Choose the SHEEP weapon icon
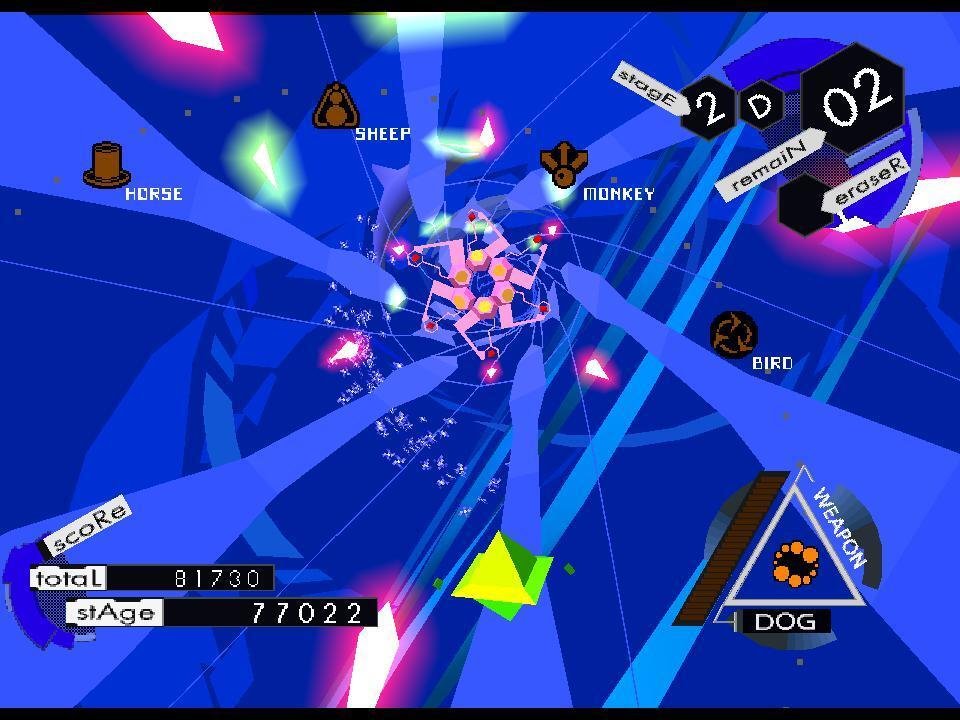960x720 pixels. pos(336,106)
